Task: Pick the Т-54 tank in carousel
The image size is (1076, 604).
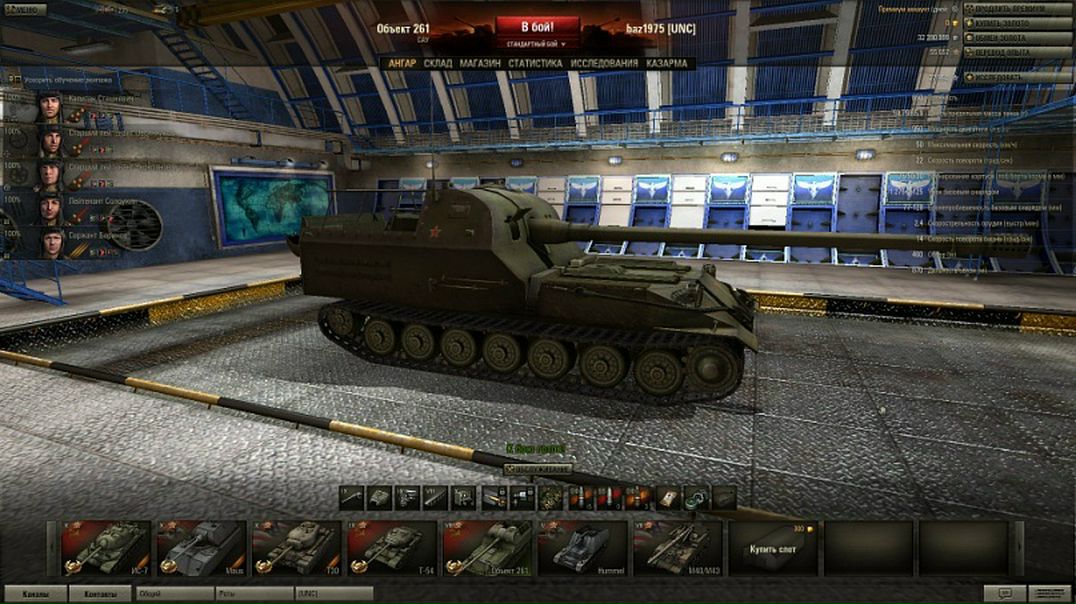Action: (x=391, y=547)
